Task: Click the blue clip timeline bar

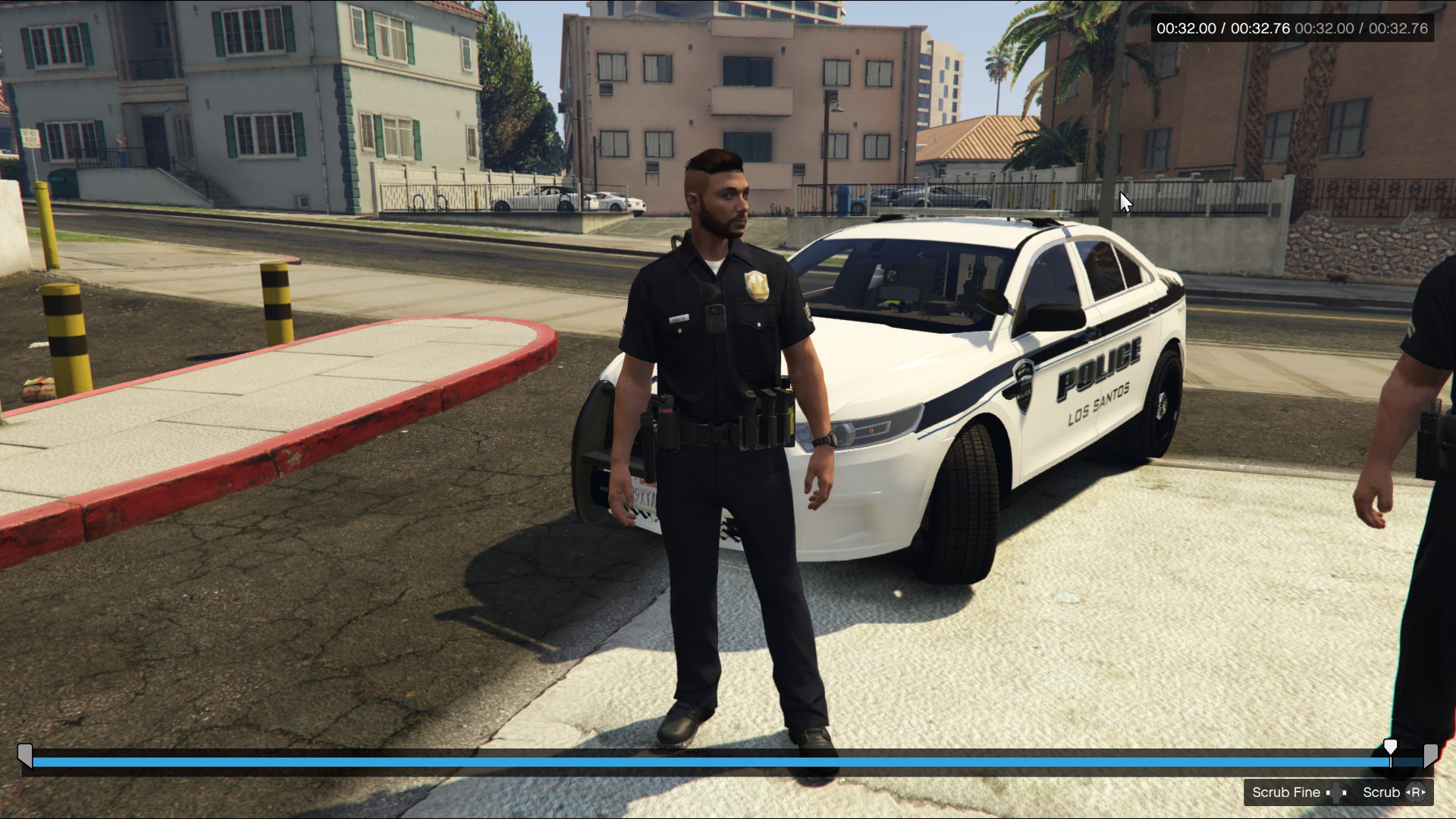Action: 705,762
